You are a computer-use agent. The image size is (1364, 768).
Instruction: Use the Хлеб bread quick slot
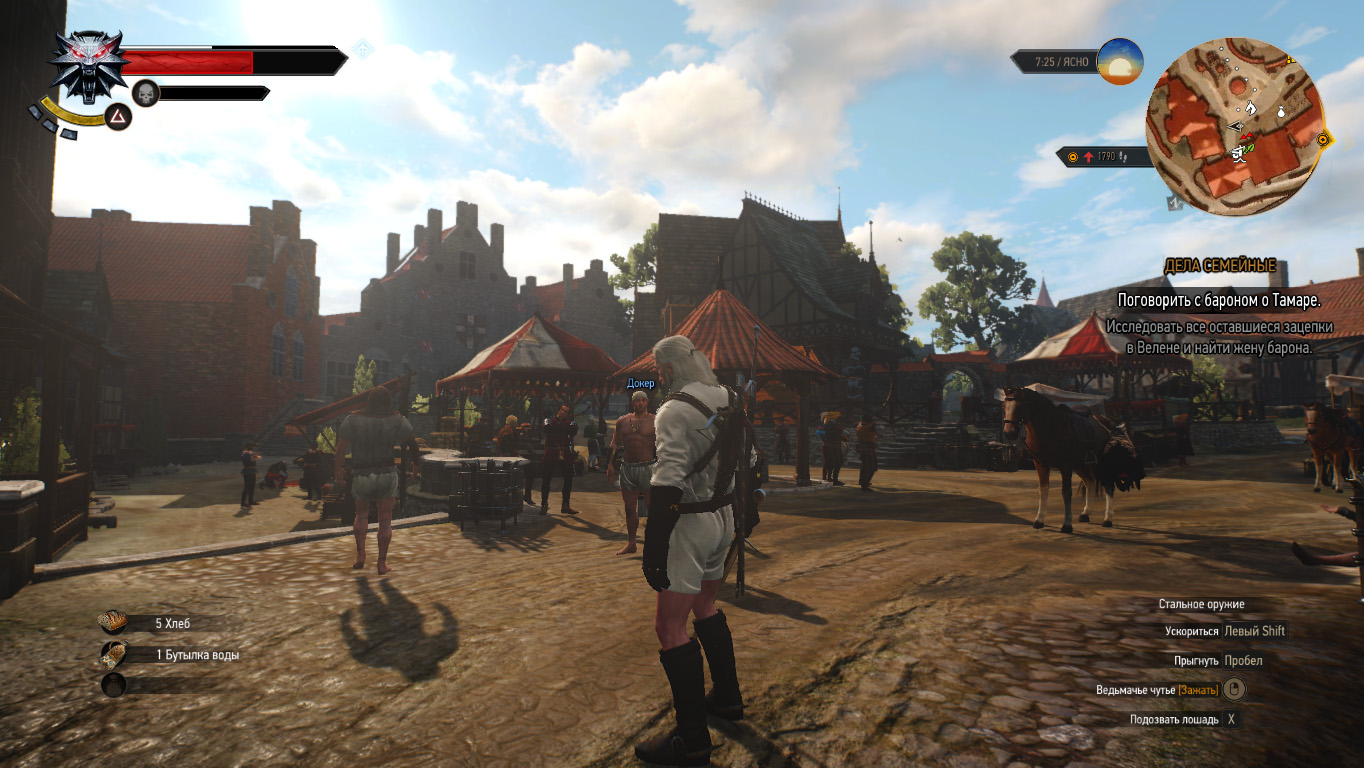click(113, 623)
